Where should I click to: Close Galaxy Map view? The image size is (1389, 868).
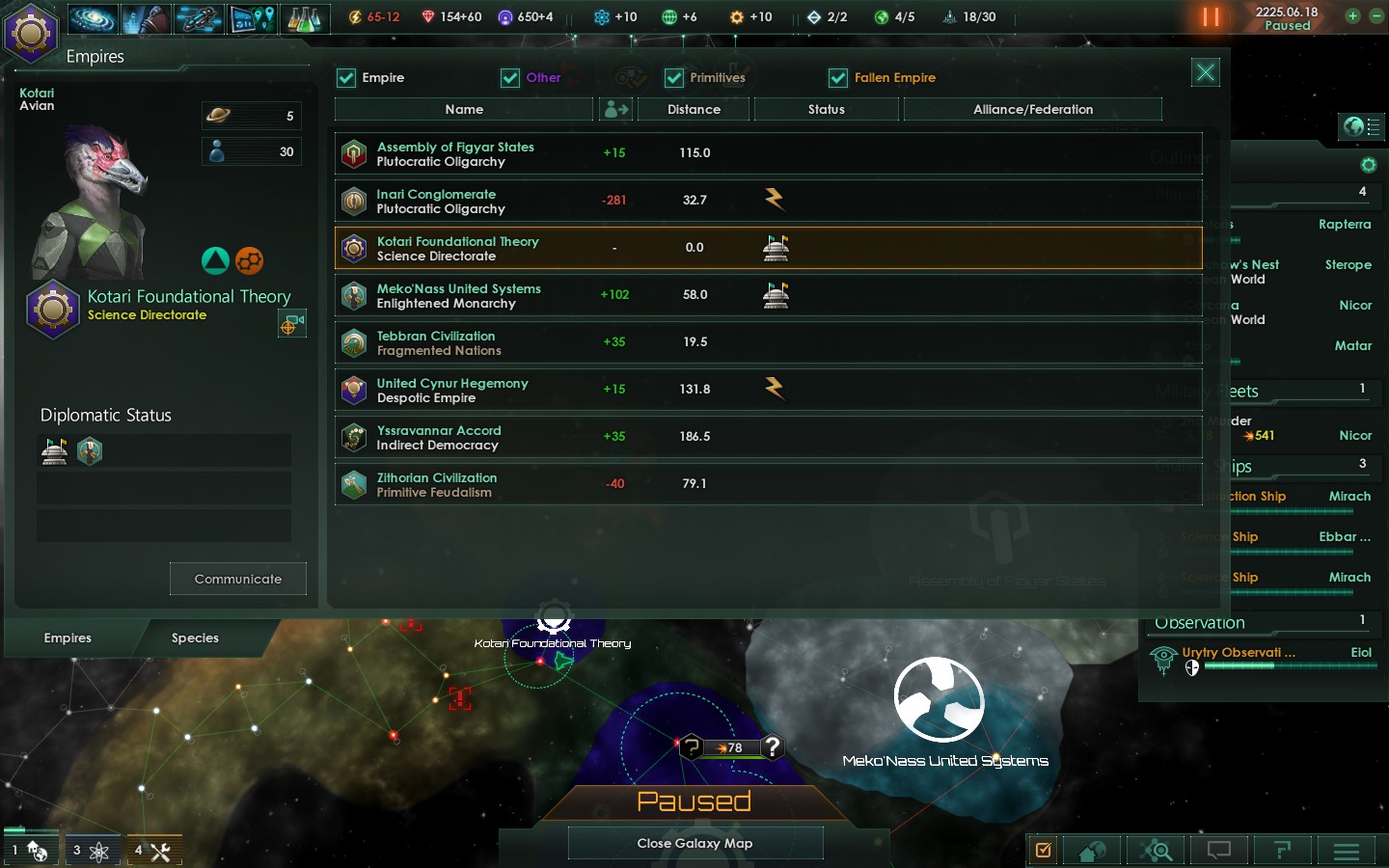pos(694,843)
